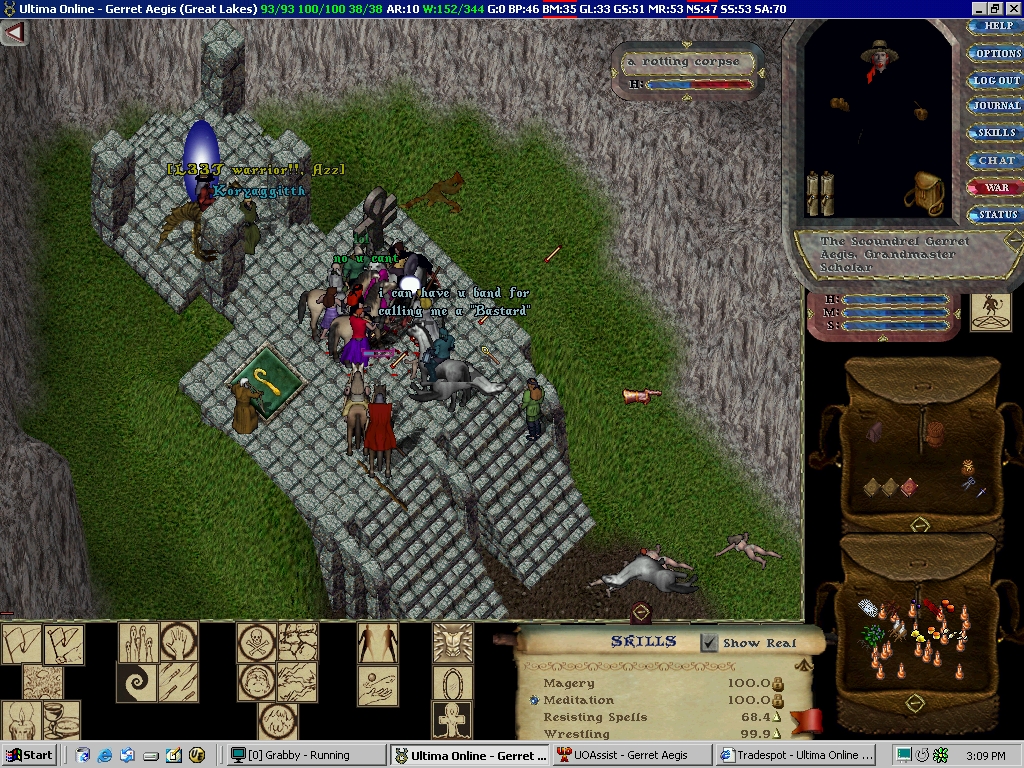Open the Chat window
Viewport: 1024px width, 768px height.
994,160
